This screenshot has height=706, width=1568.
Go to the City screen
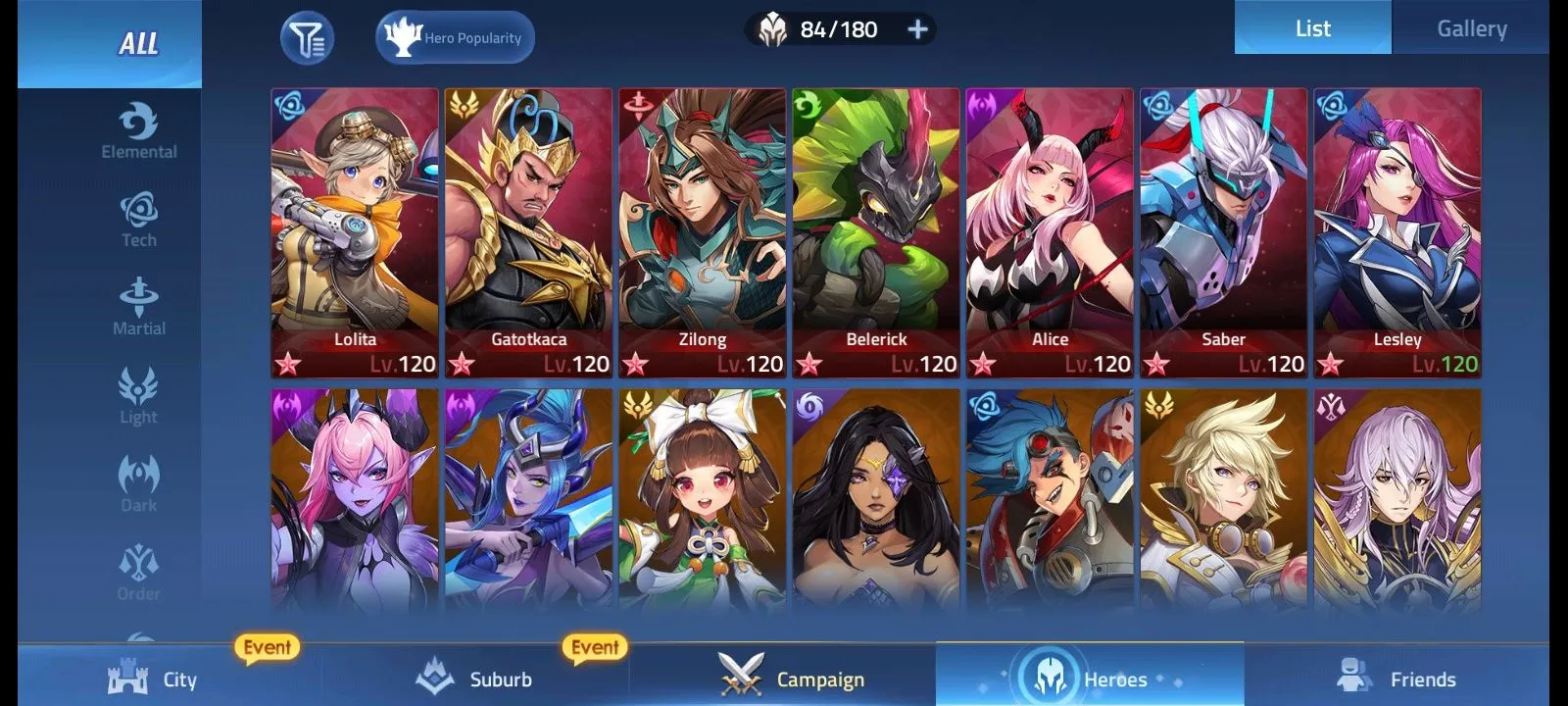tap(153, 679)
